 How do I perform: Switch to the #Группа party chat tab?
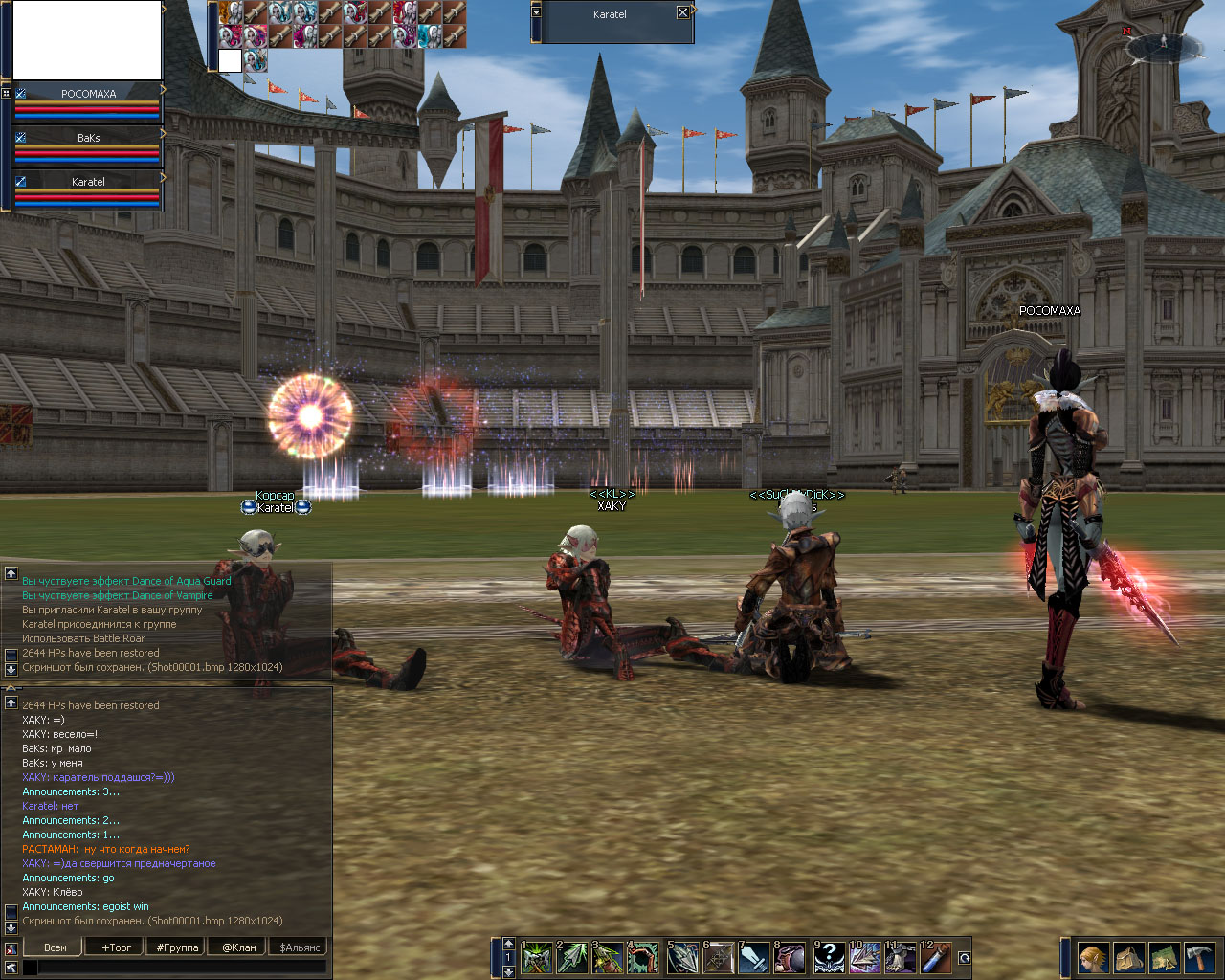[177, 947]
